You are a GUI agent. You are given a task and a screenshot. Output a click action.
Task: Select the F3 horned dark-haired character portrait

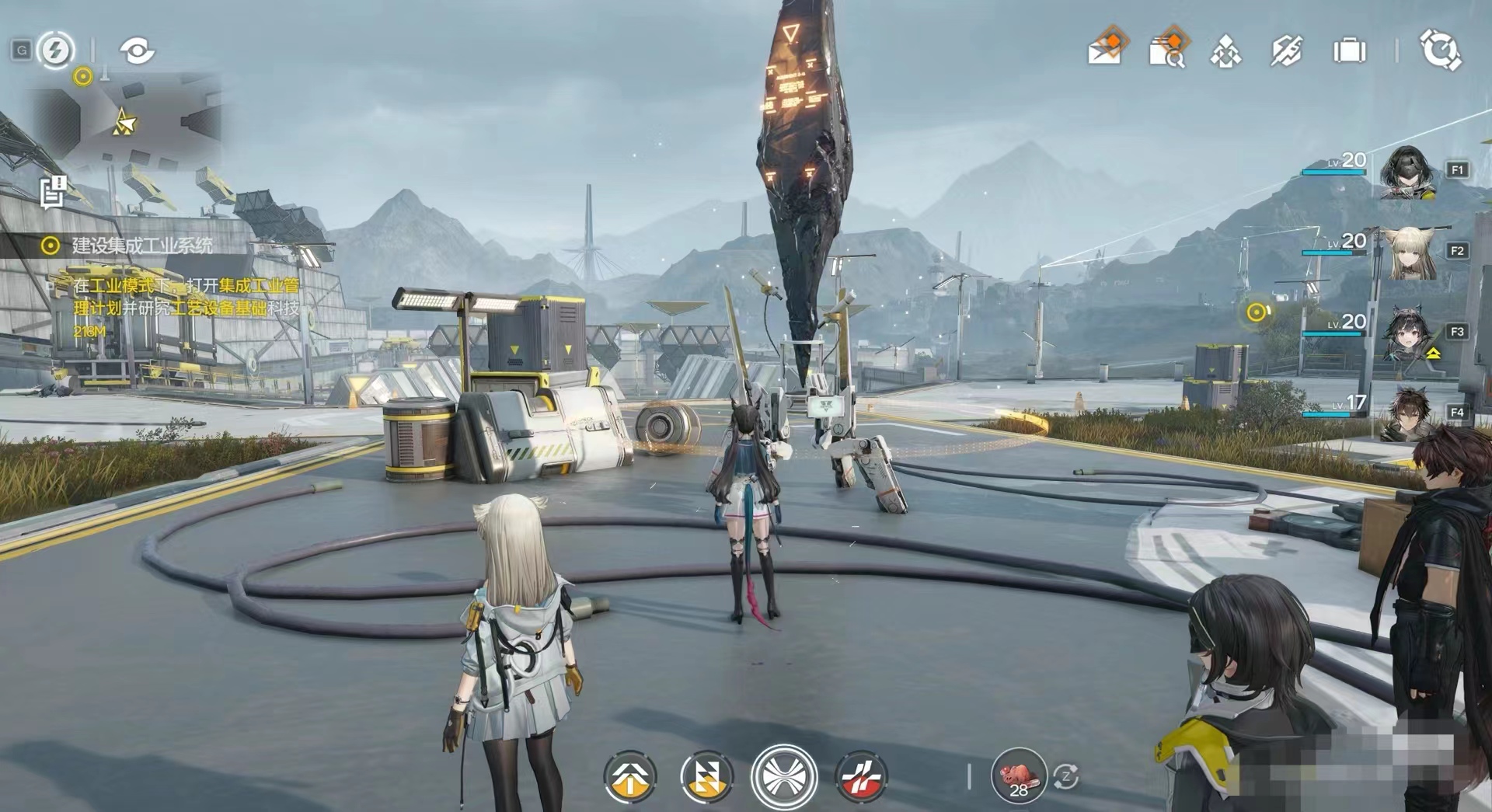(1407, 334)
